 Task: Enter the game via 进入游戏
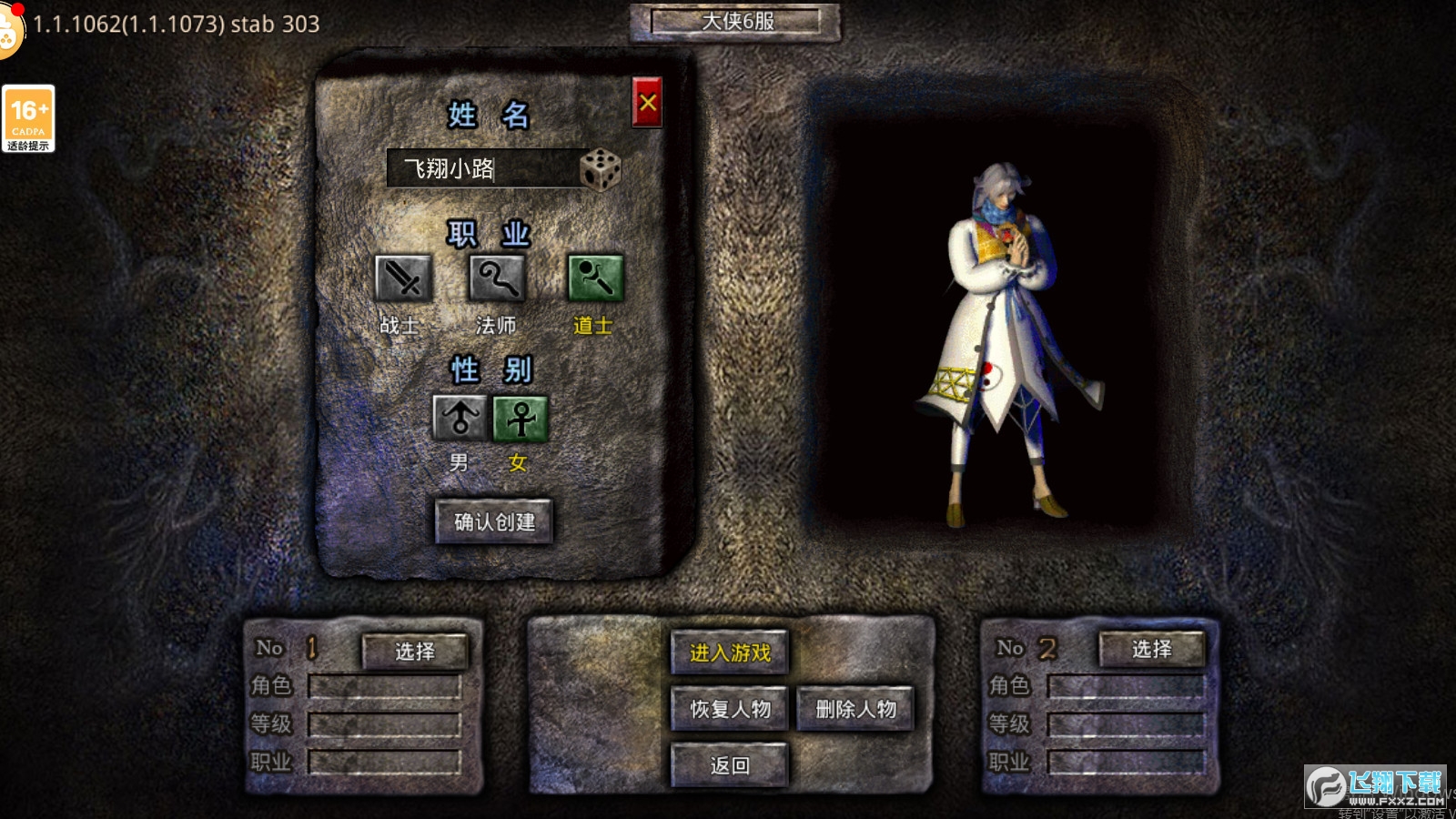730,652
